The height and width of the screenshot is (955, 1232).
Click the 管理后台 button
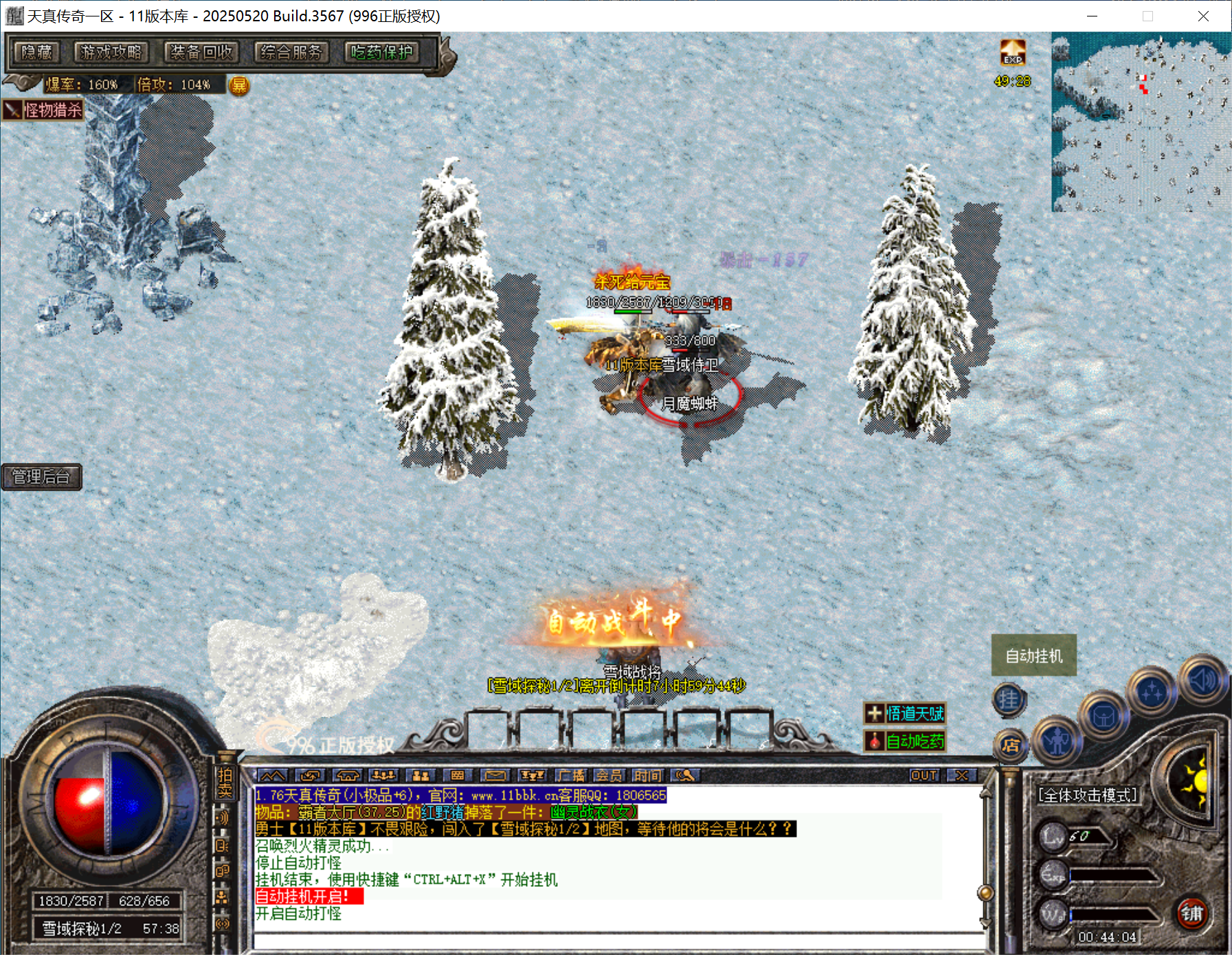[42, 477]
